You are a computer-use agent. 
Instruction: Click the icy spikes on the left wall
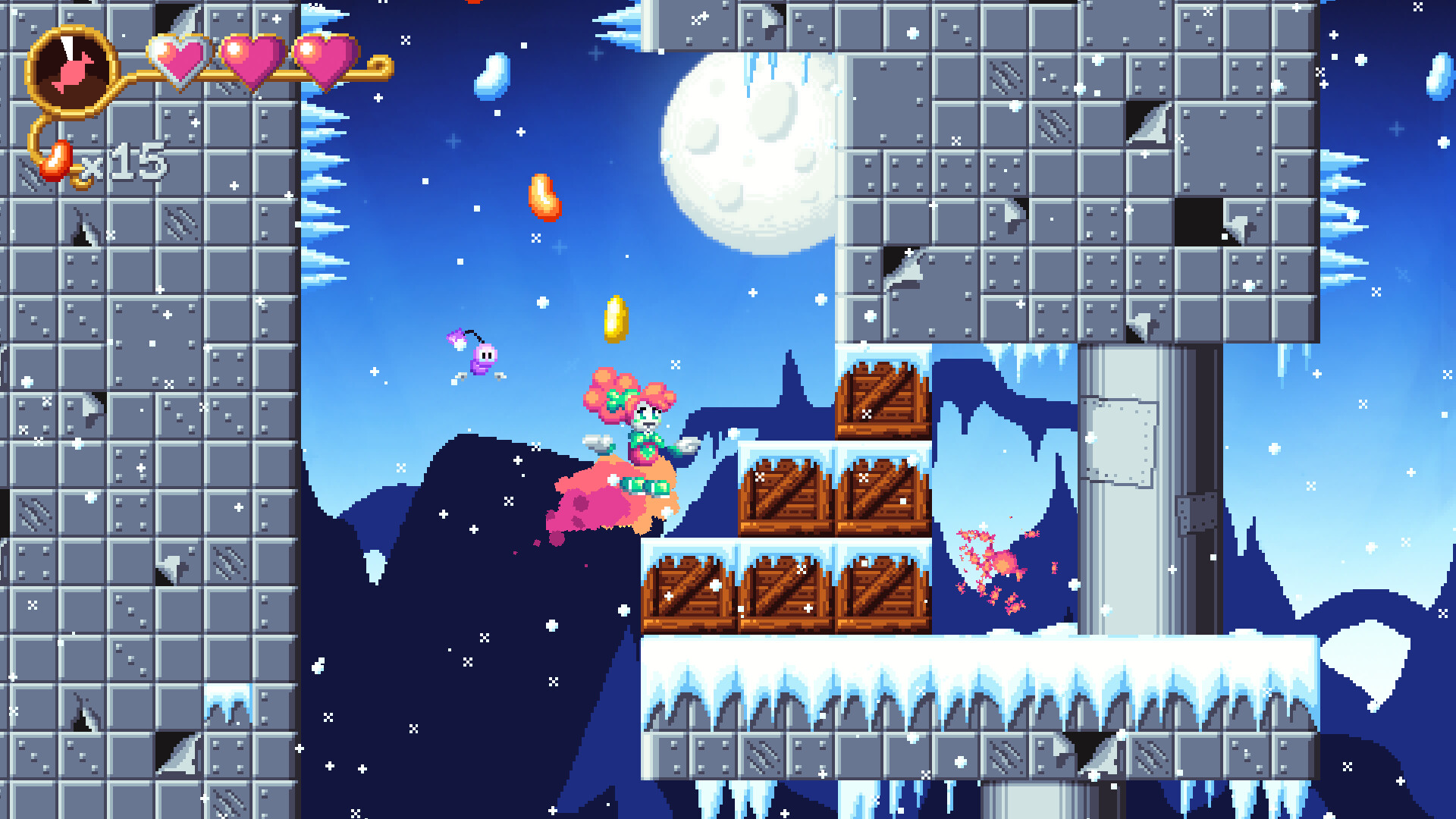[x=326, y=174]
